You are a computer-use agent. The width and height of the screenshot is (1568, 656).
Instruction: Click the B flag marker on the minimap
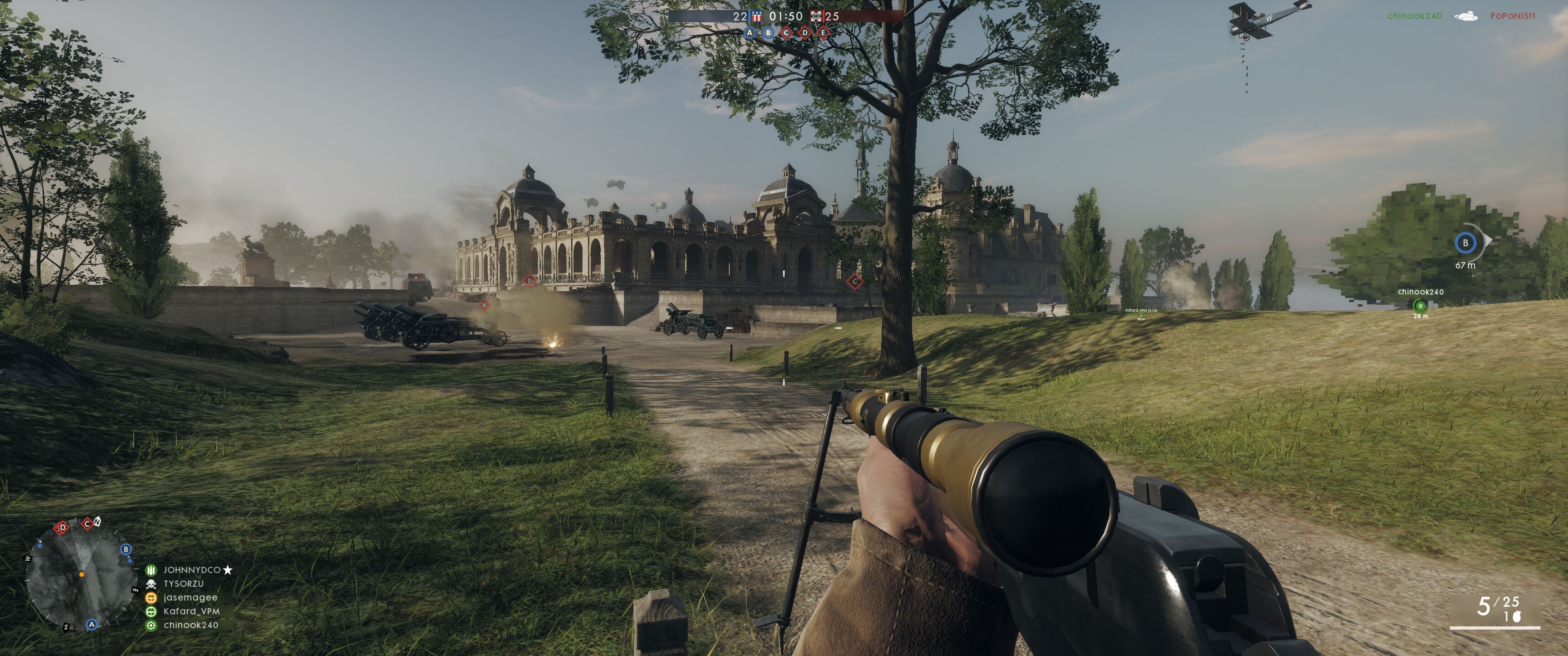click(x=126, y=549)
